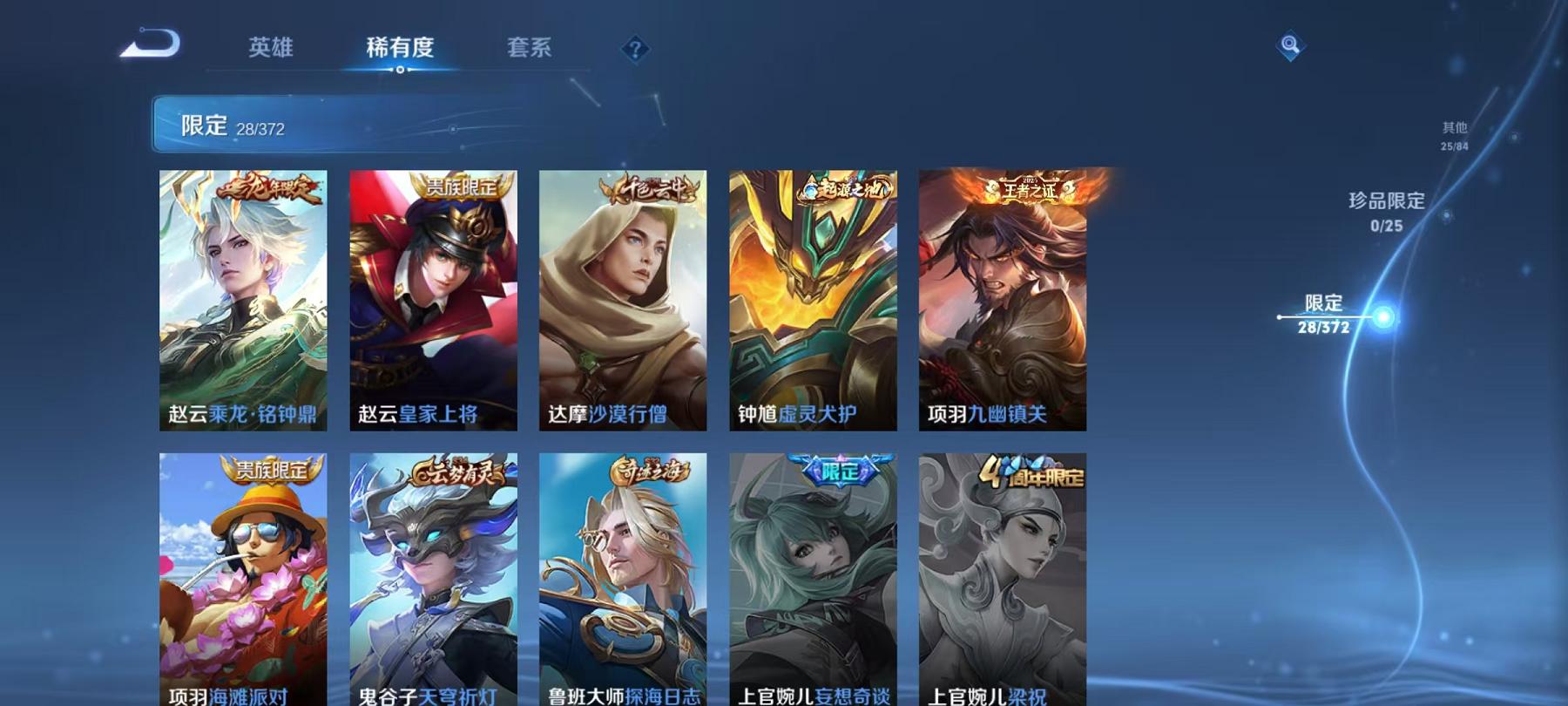1568x706 pixels.
Task: Switch to the 英雄 tab
Action: (x=272, y=50)
